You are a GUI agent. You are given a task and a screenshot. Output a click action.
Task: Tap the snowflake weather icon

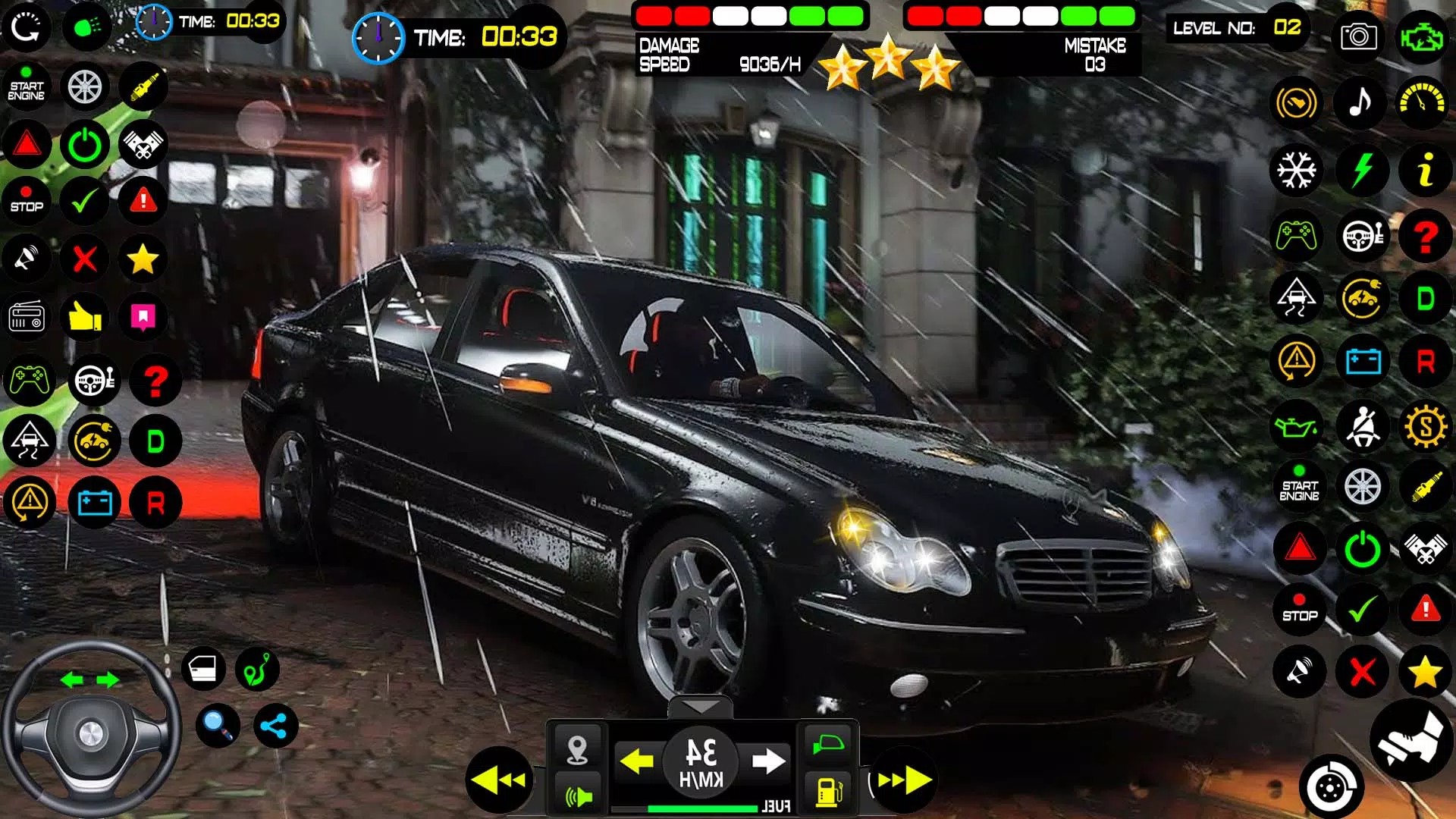pos(1298,171)
